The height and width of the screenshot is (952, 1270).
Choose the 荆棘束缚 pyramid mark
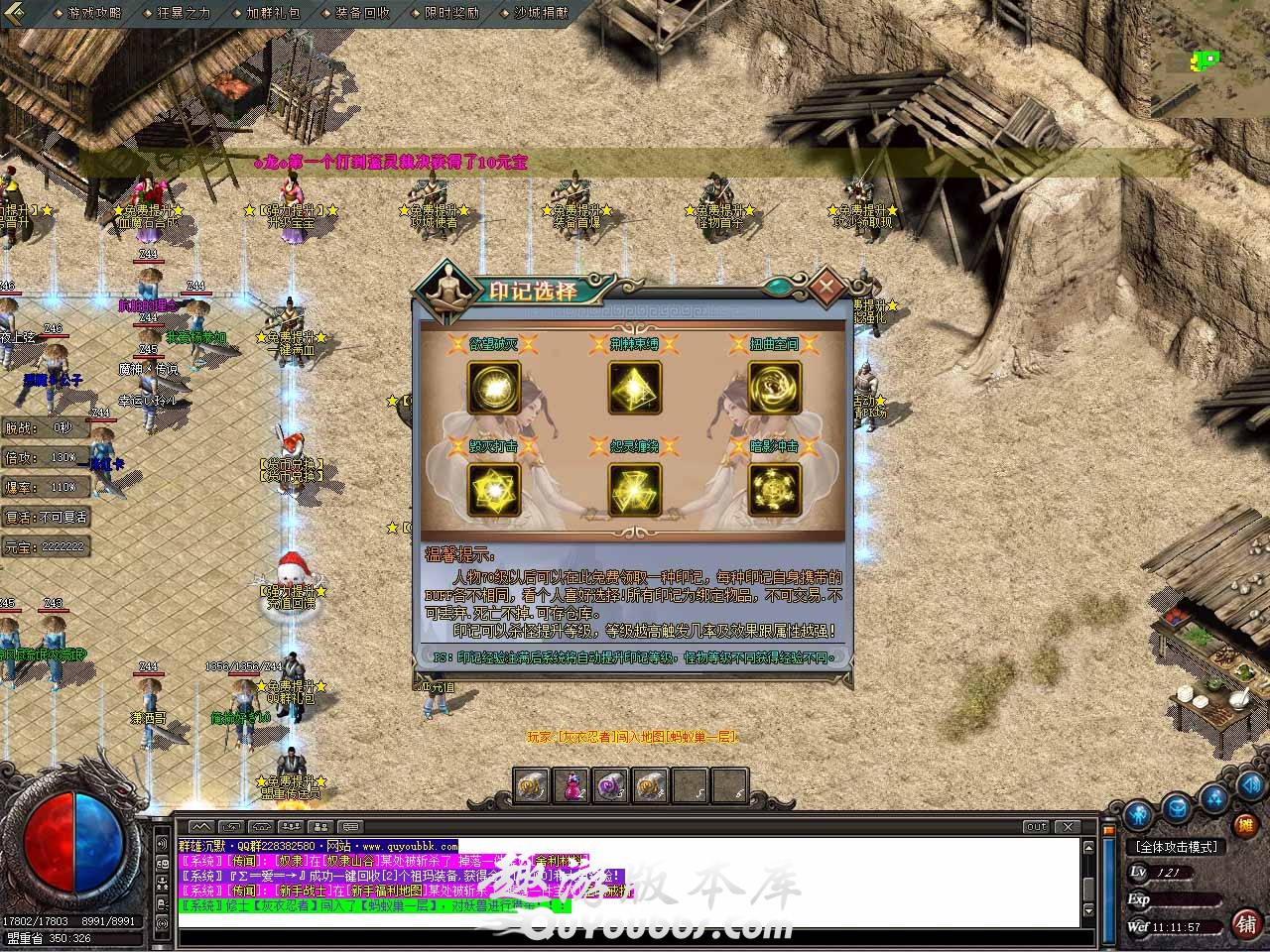pyautogui.click(x=635, y=387)
